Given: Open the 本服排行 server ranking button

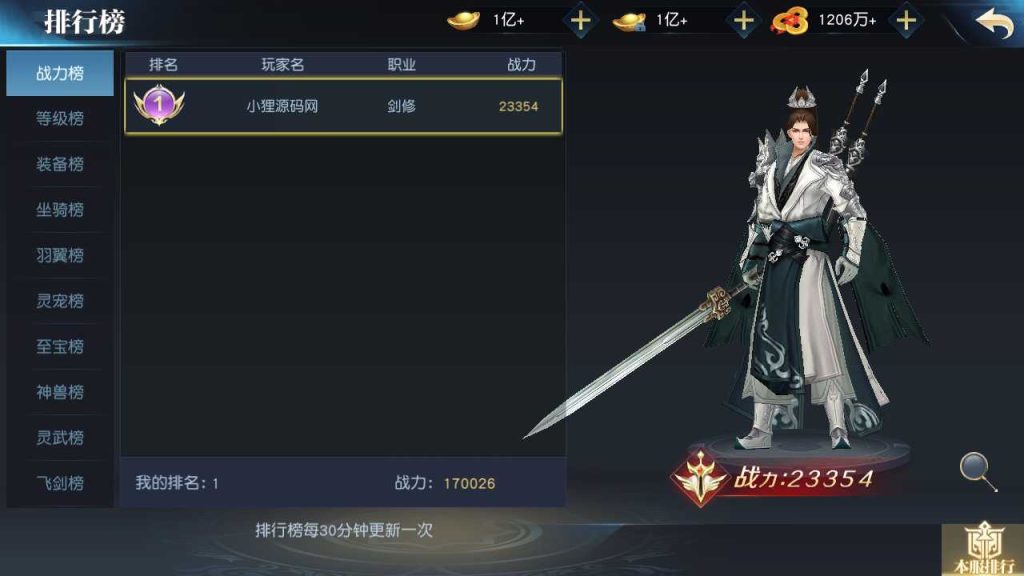Looking at the screenshot, I should coord(982,551).
